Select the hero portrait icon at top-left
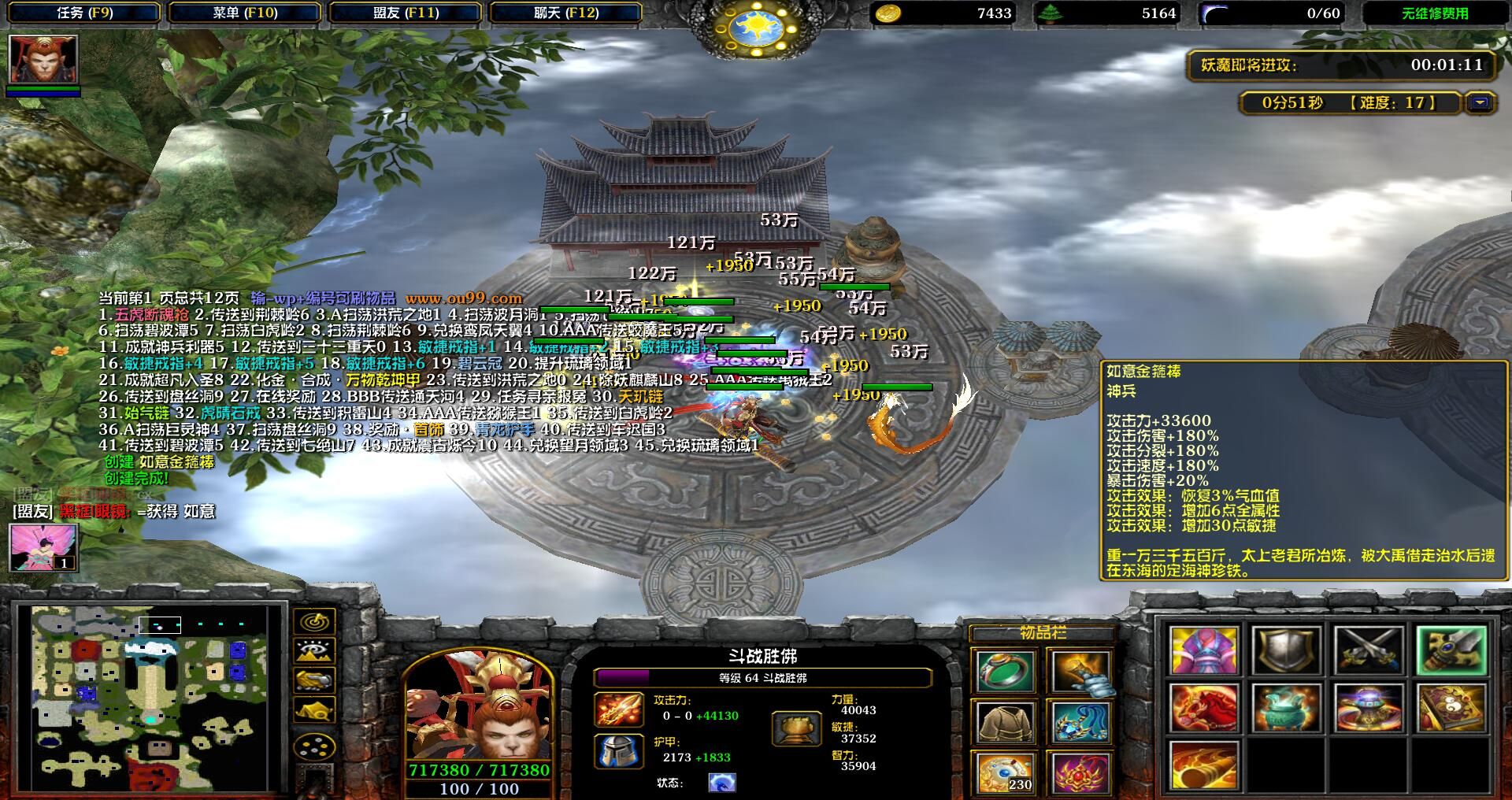 point(43,59)
